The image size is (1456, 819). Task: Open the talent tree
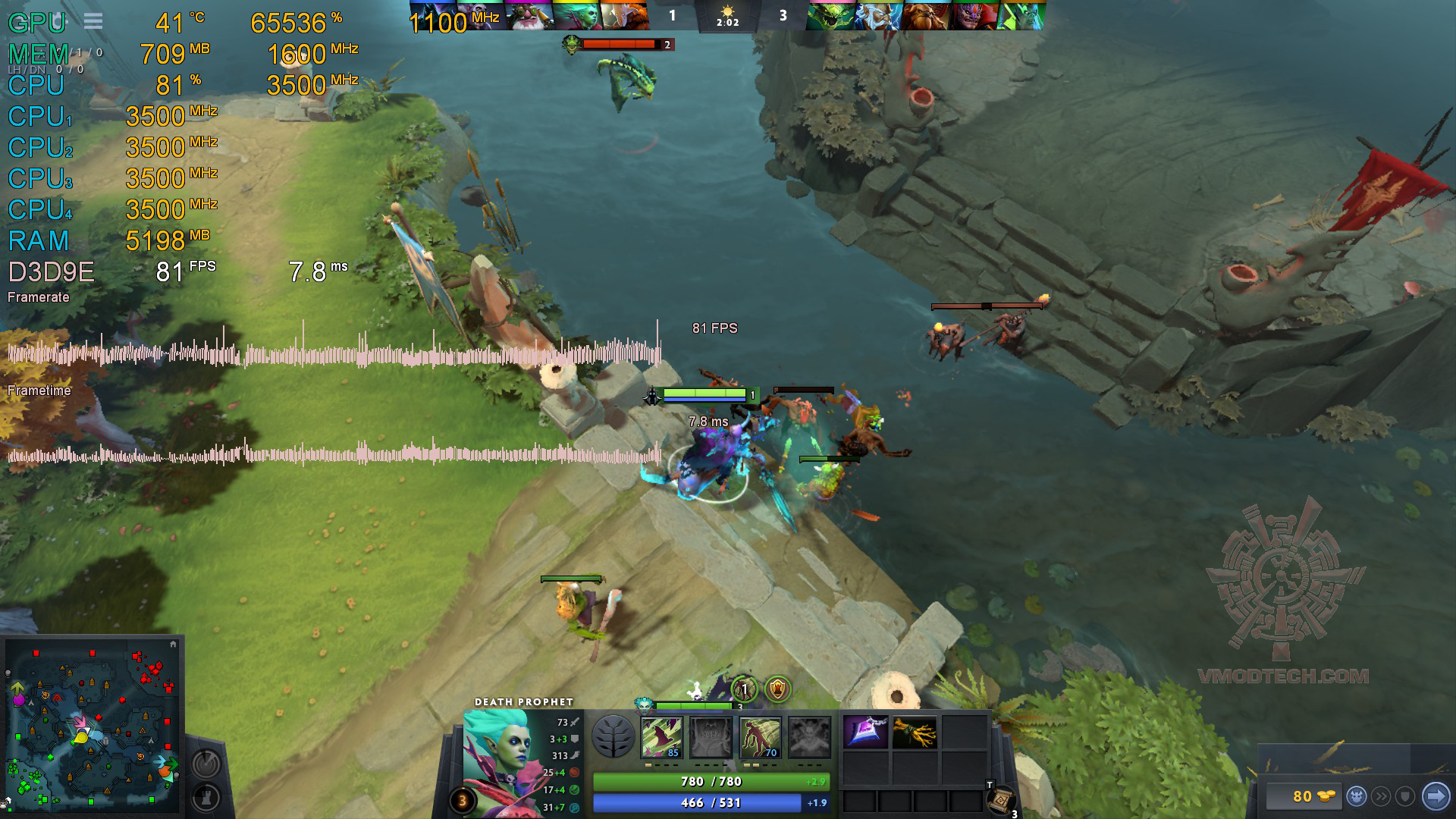coord(613,736)
